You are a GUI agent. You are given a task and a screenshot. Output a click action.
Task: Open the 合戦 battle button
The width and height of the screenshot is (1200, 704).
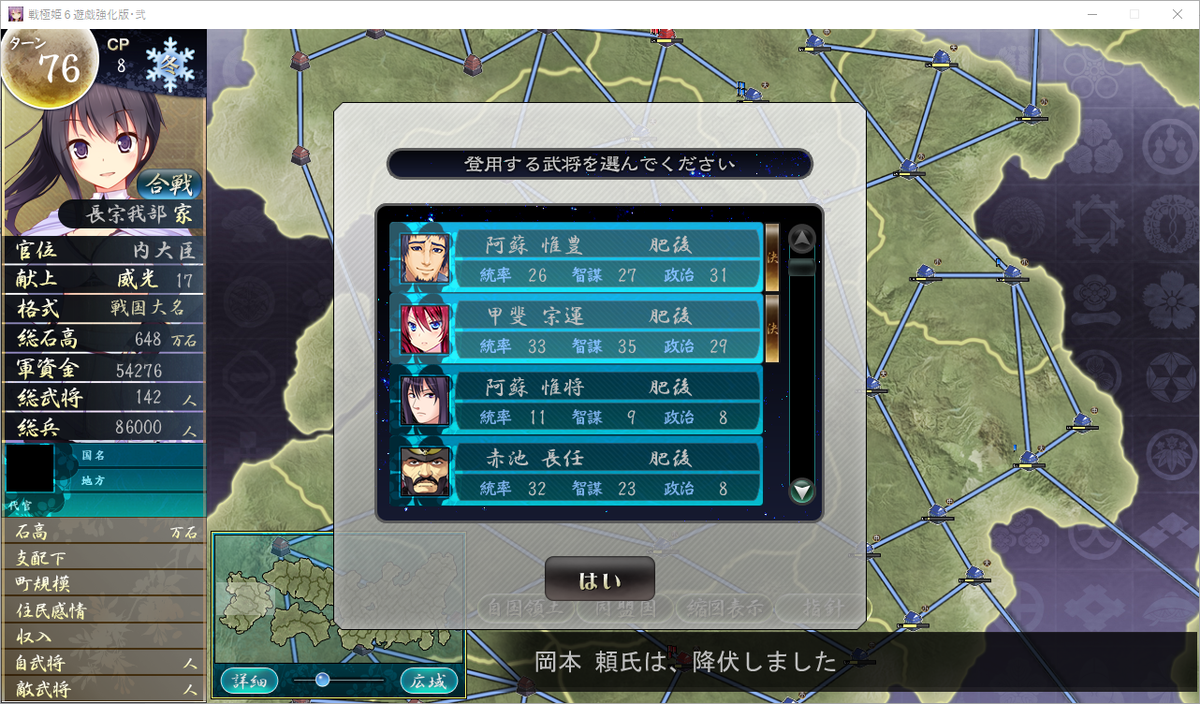168,185
